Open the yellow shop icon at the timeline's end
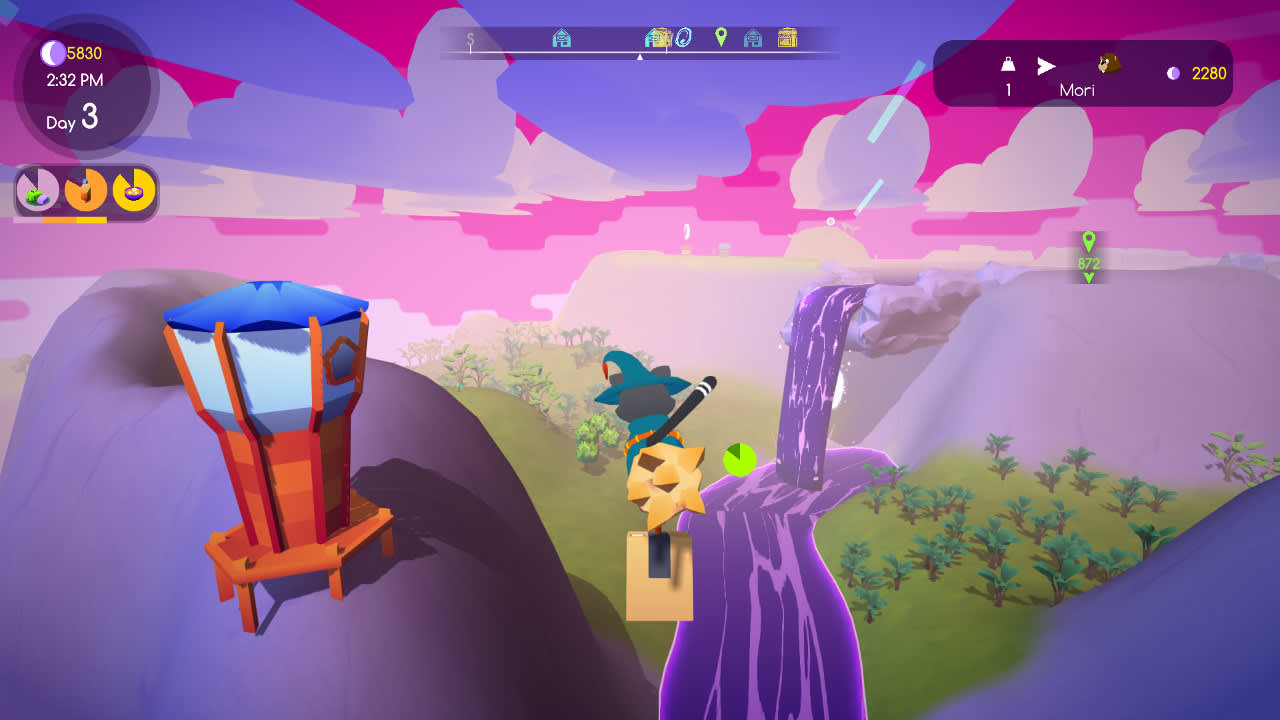Viewport: 1280px width, 720px height. click(x=787, y=38)
